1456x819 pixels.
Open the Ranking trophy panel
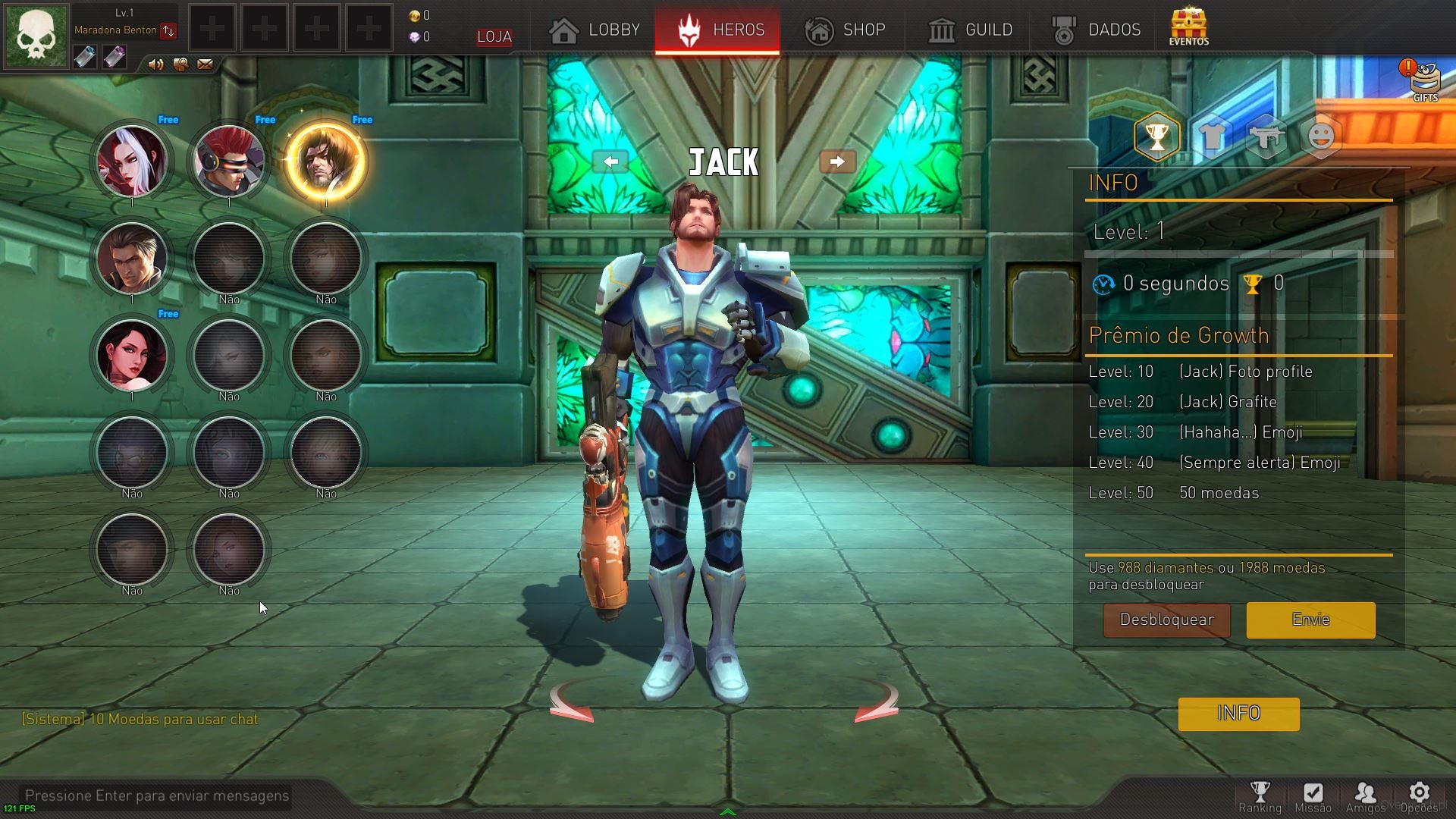(1260, 797)
